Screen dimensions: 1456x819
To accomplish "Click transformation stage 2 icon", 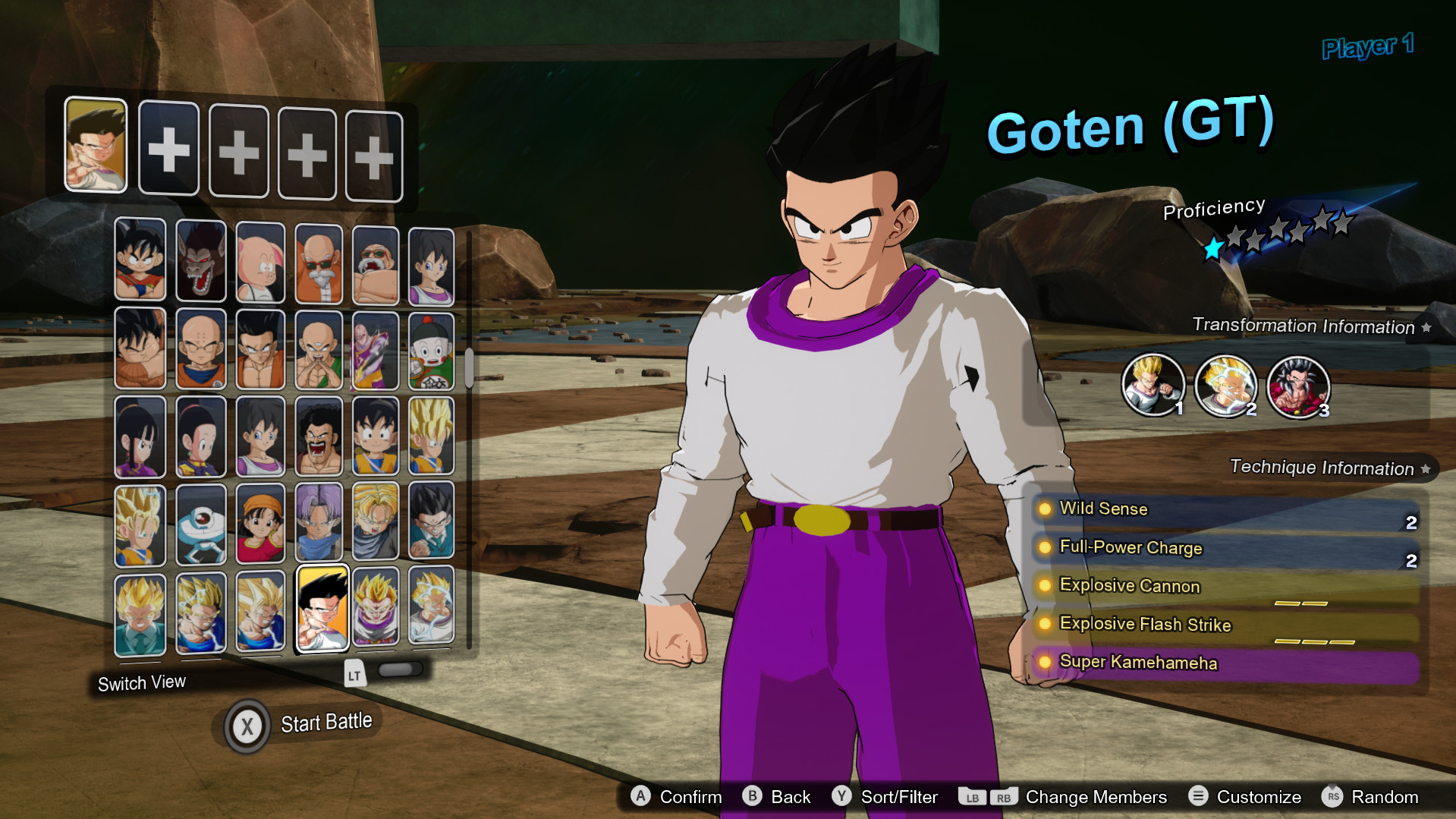I will tap(1227, 386).
